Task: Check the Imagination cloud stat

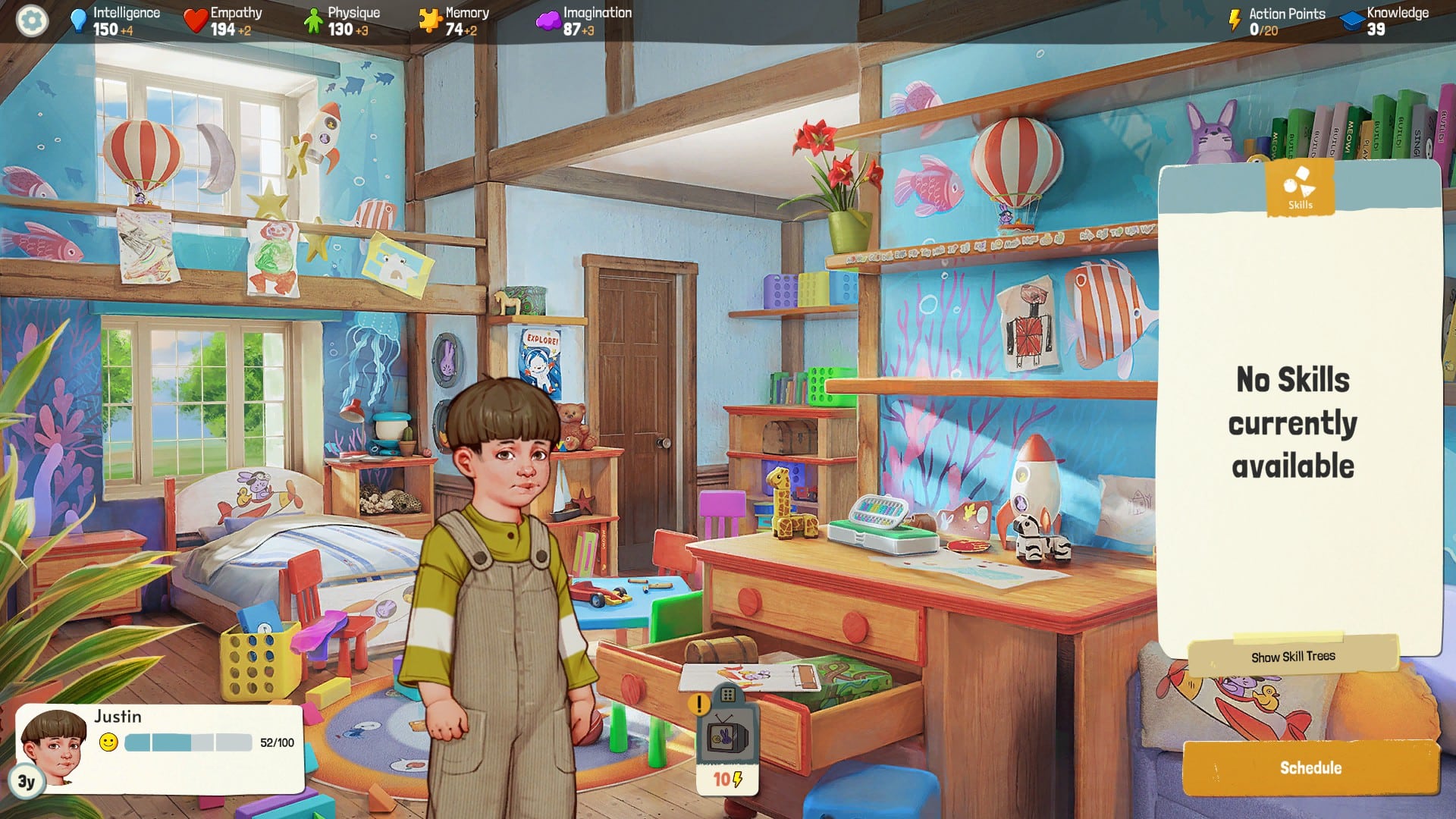Action: tap(582, 20)
